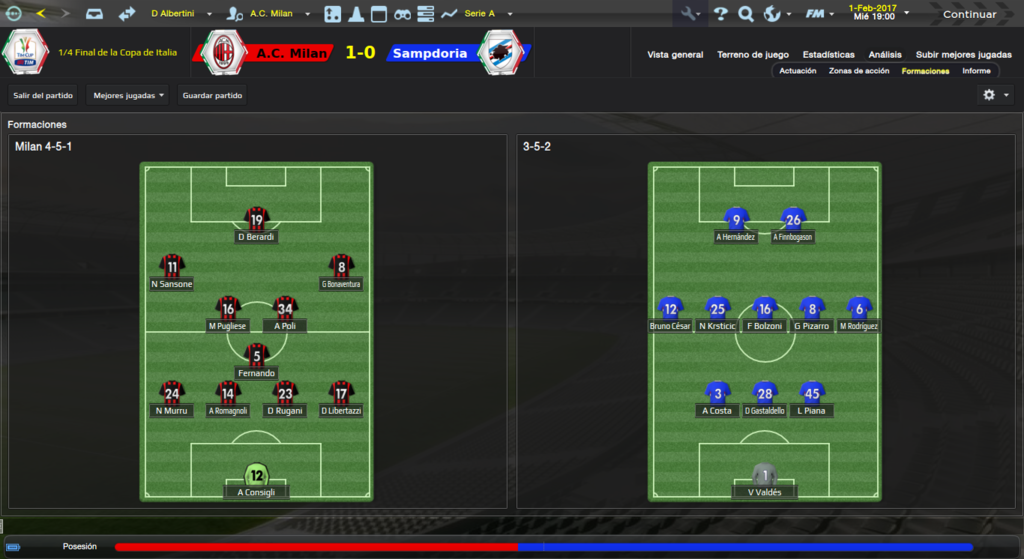Viewport: 1024px width, 559px height.
Task: Click the Continuar button
Action: point(969,14)
